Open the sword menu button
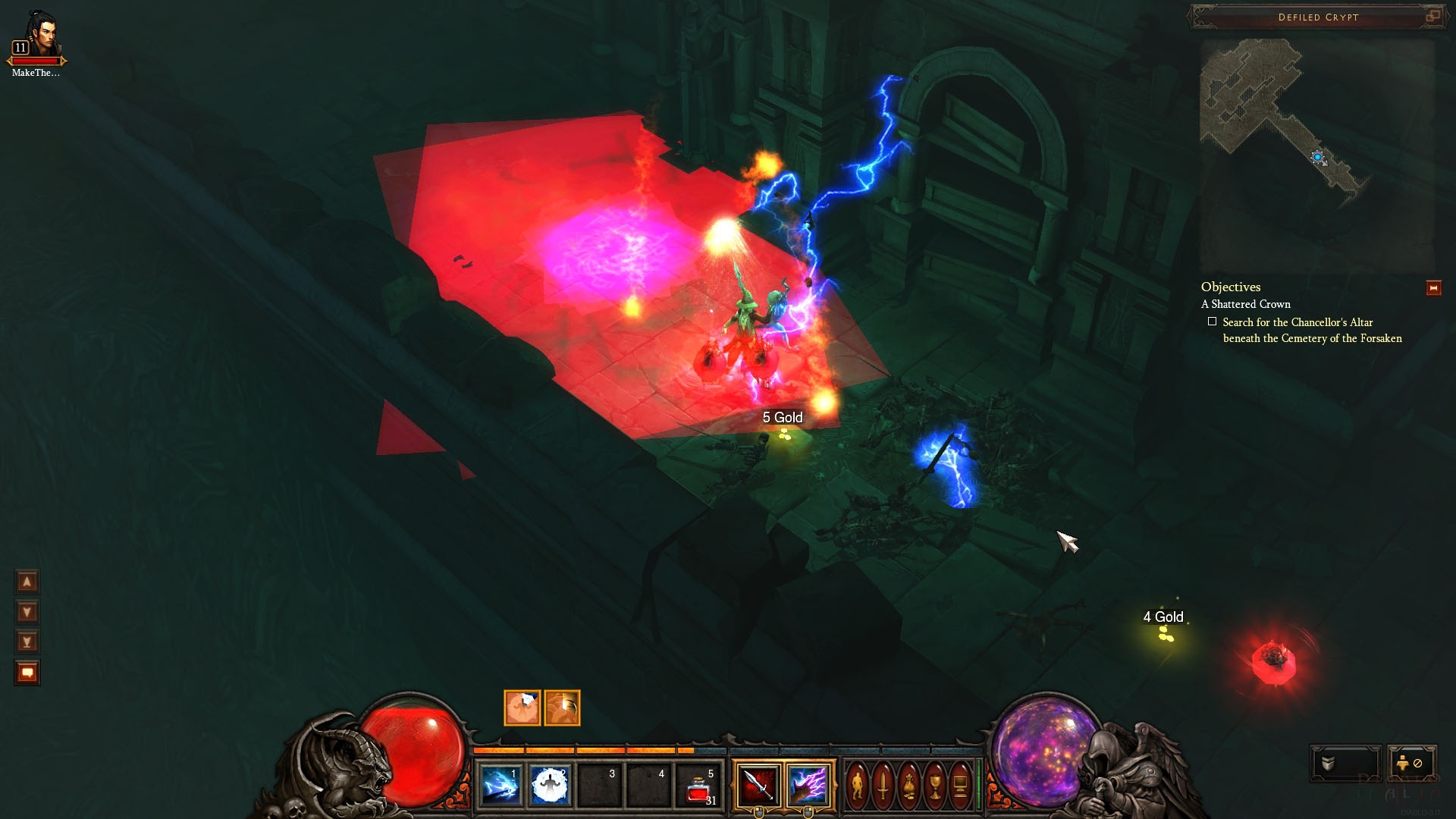 (x=883, y=786)
